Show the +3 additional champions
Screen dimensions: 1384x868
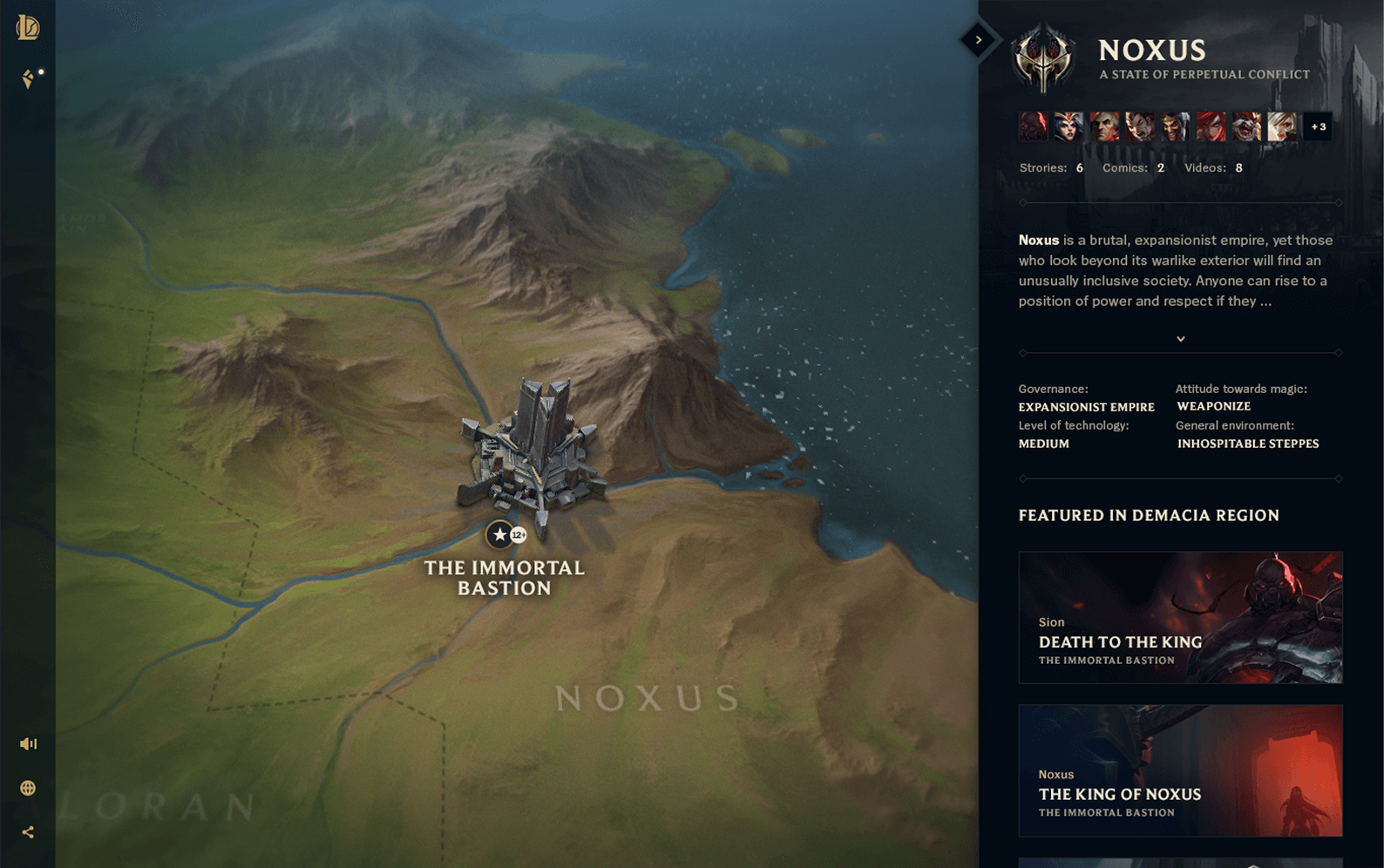click(x=1318, y=127)
